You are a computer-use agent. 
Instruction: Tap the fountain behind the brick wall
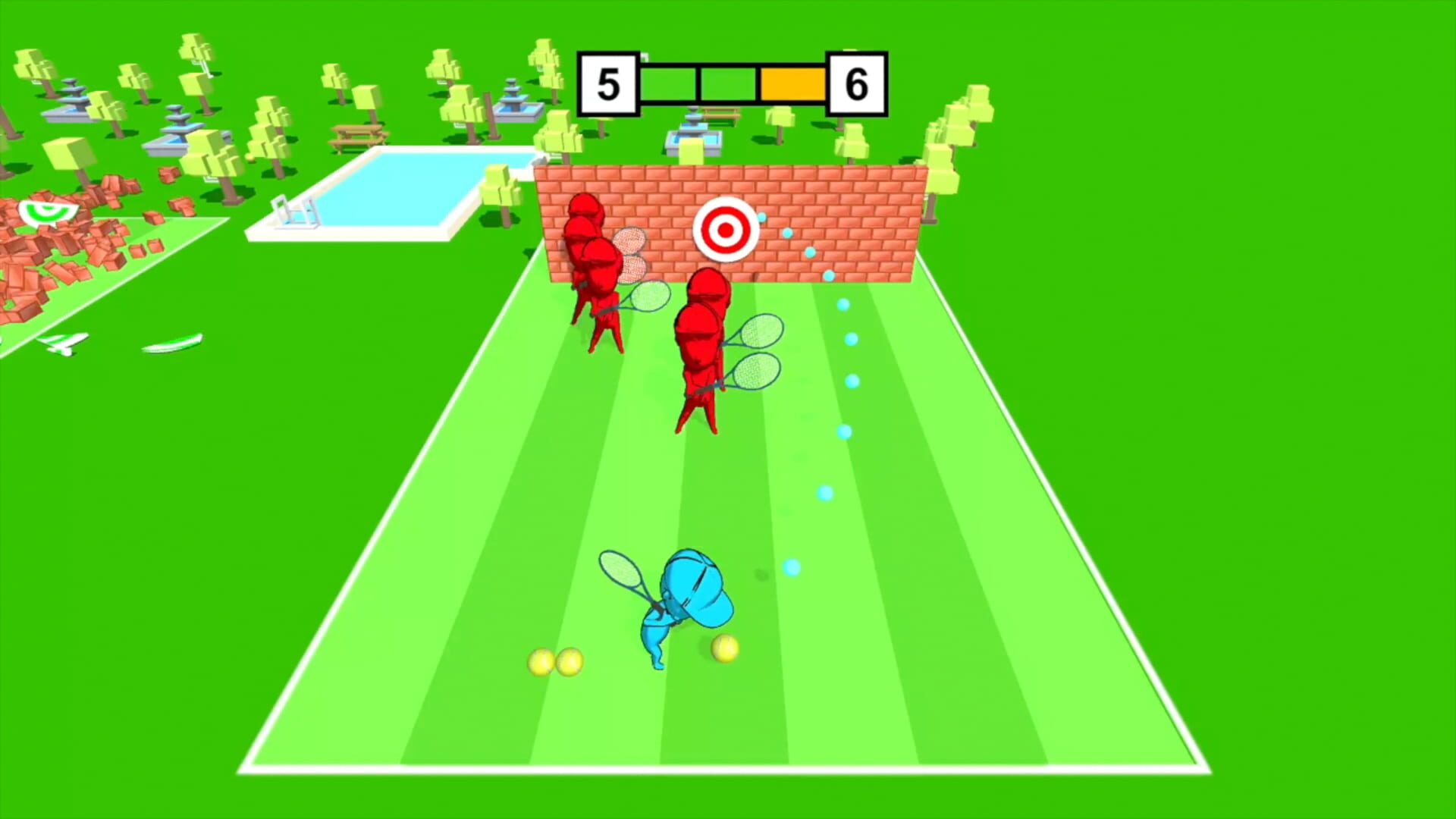(694, 136)
